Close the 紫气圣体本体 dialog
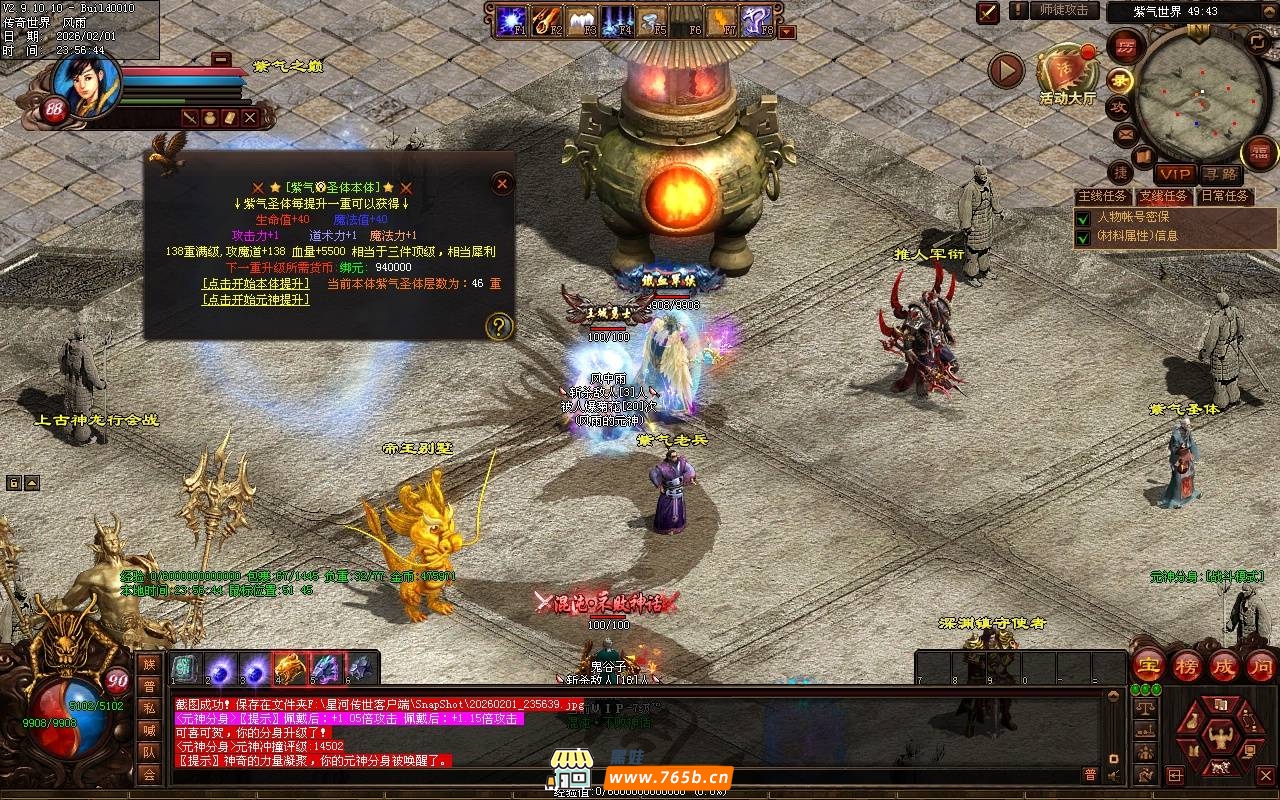The height and width of the screenshot is (800, 1280). click(503, 183)
